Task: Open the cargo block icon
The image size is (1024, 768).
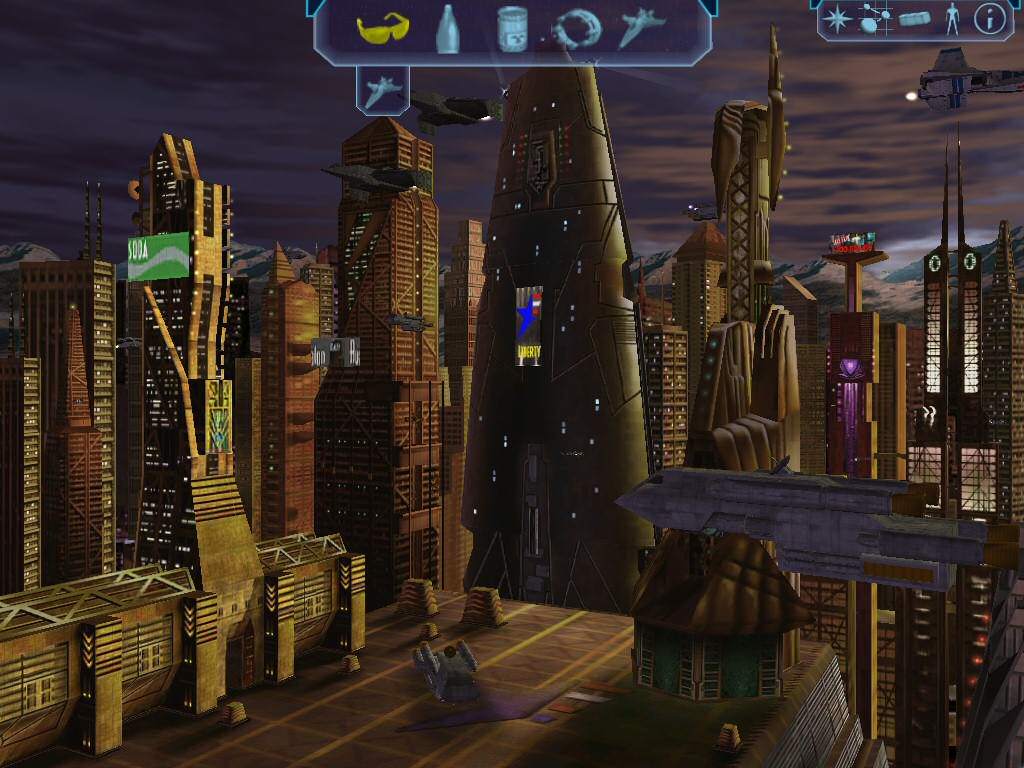Action: [914, 19]
